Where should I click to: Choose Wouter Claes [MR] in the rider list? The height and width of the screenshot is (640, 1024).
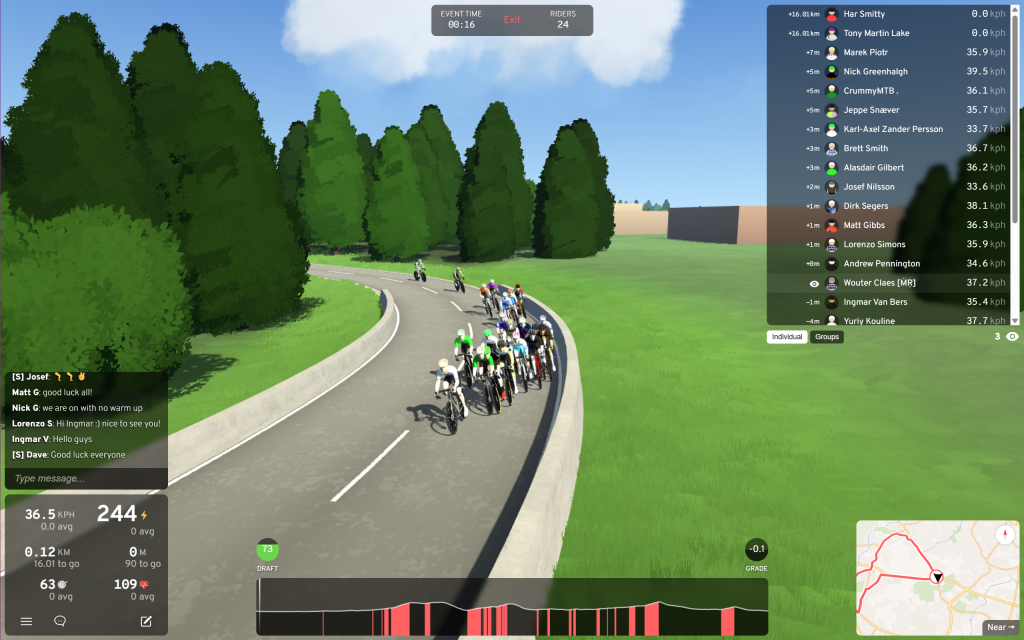tap(879, 283)
